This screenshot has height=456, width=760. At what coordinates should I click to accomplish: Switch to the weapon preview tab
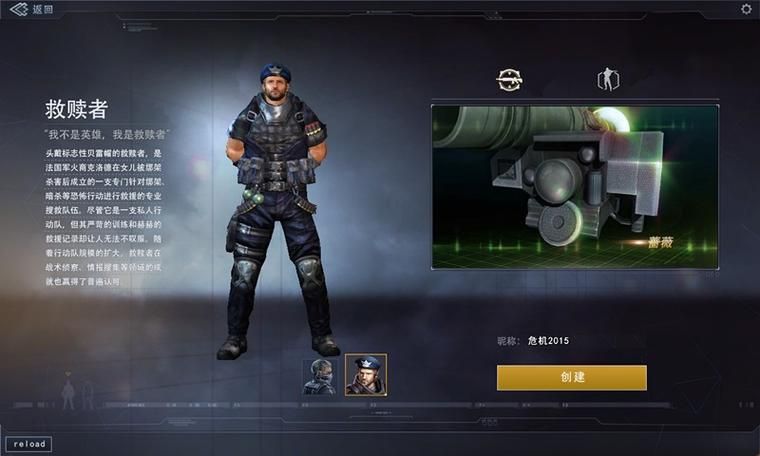[510, 80]
